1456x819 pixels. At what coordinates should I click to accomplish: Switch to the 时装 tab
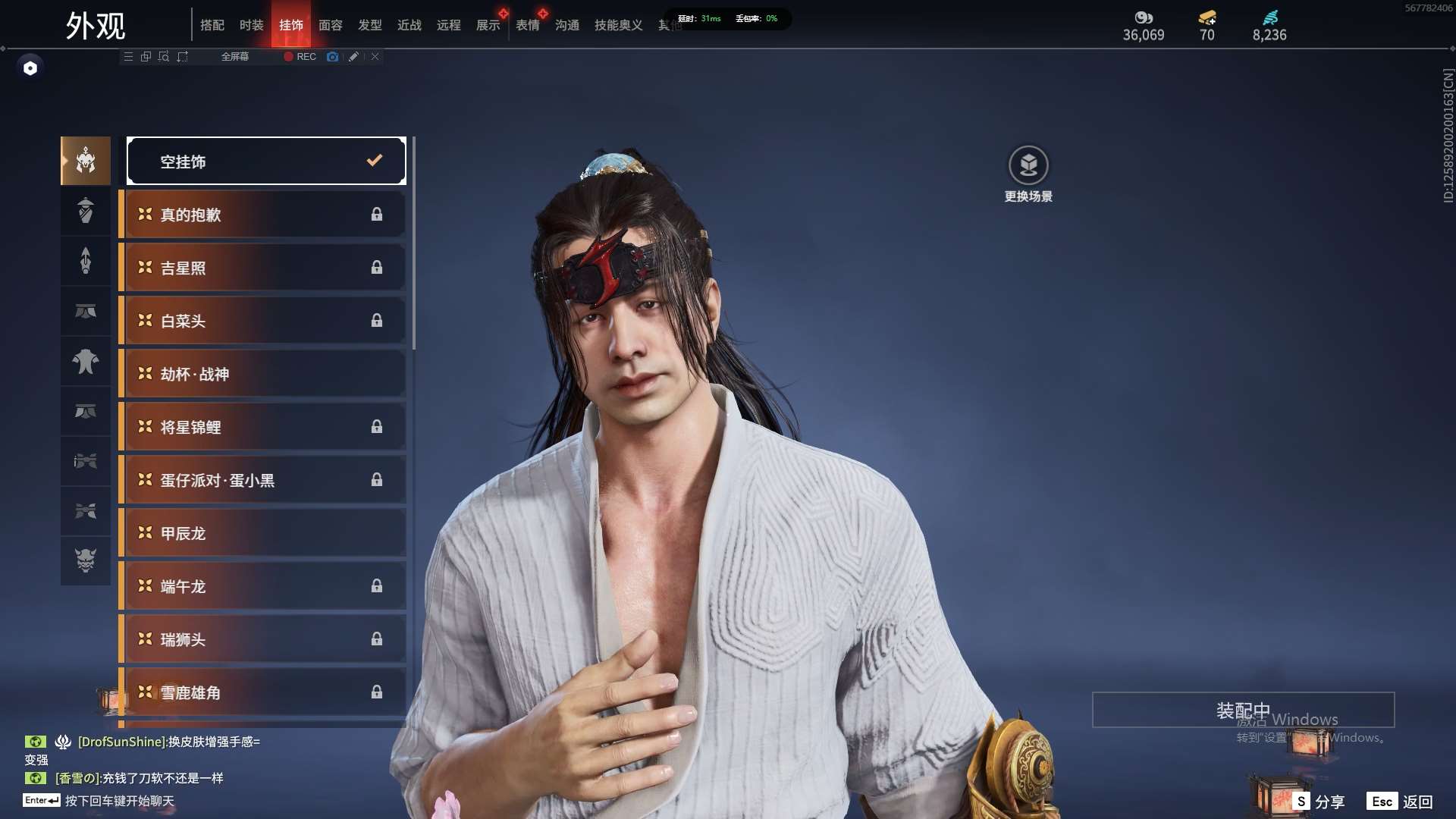251,25
